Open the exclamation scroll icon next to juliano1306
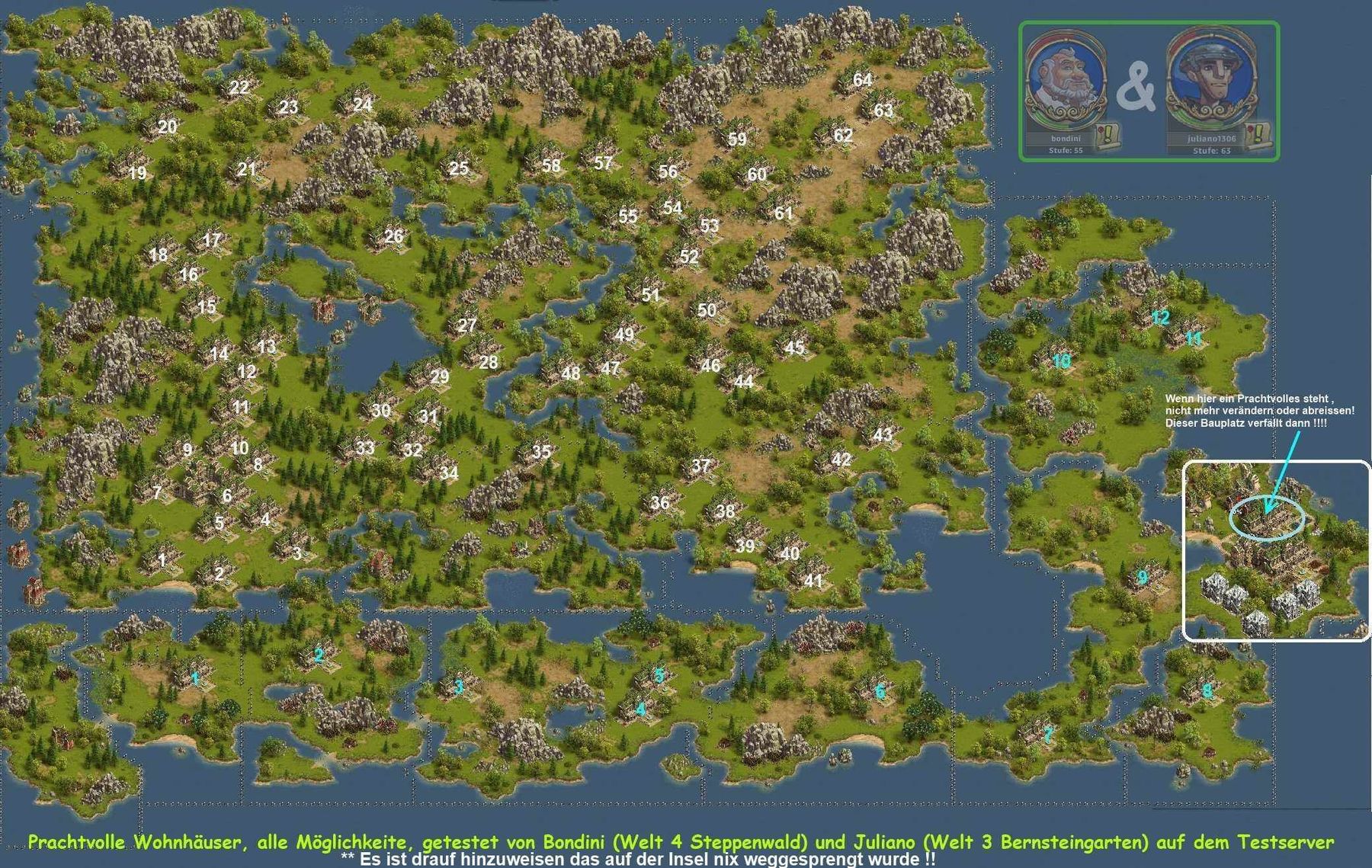Viewport: 1372px width, 868px height. 1258,134
